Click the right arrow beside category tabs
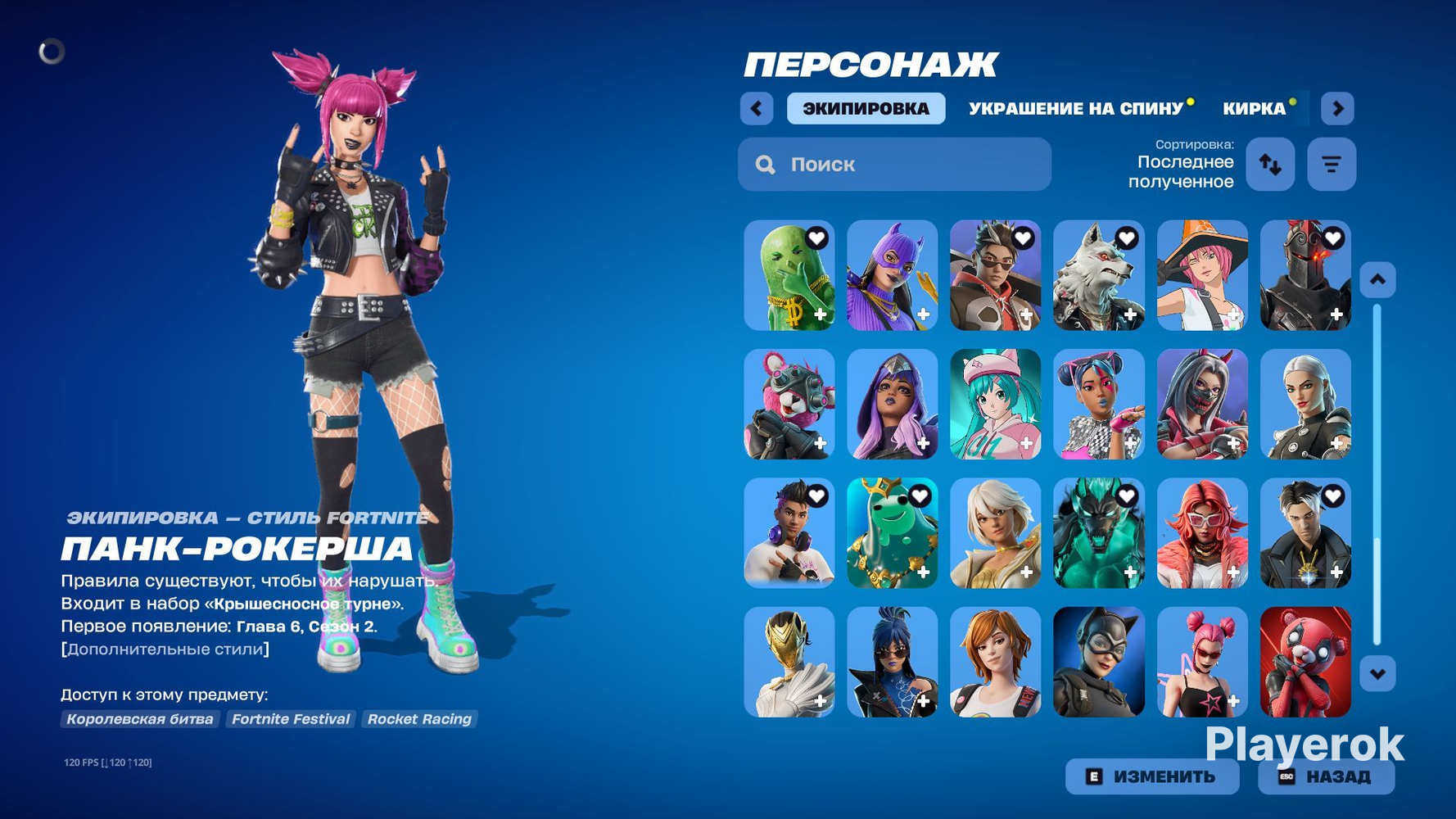 point(1337,109)
